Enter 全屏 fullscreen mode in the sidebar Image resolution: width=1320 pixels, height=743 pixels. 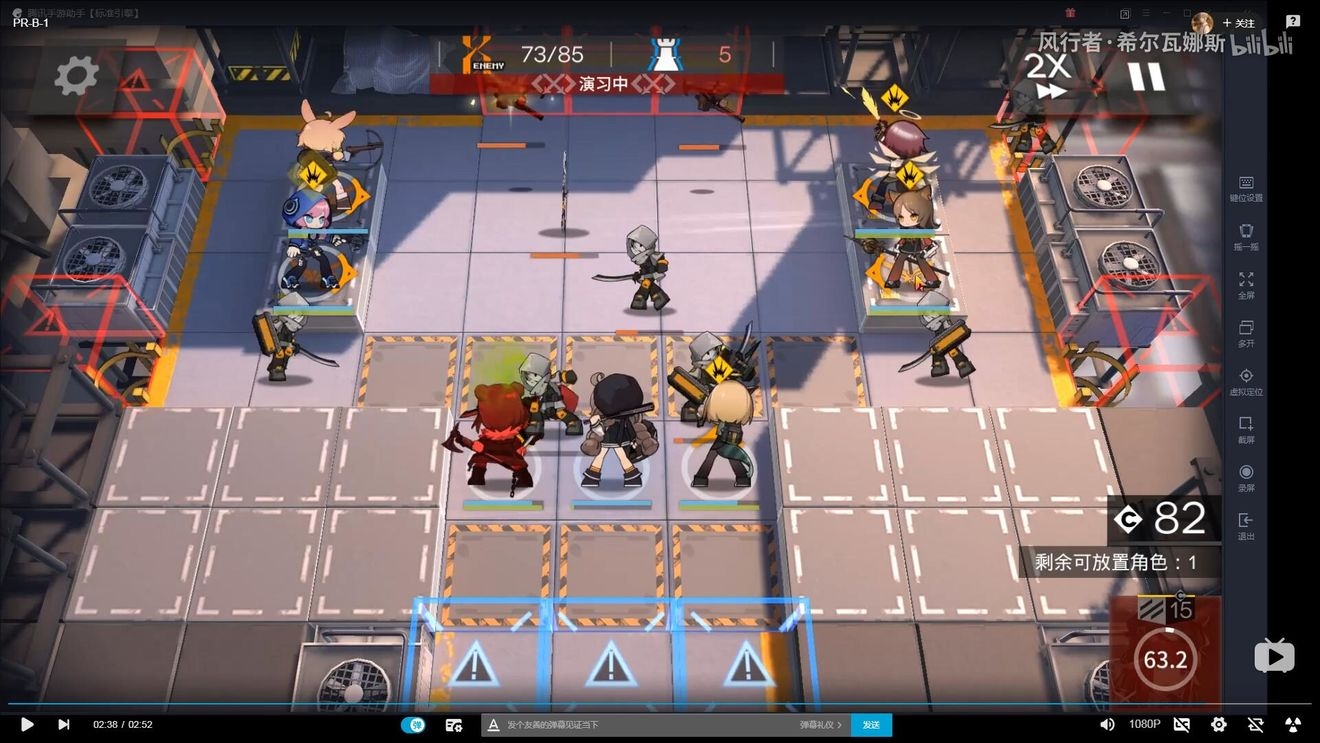[1246, 285]
